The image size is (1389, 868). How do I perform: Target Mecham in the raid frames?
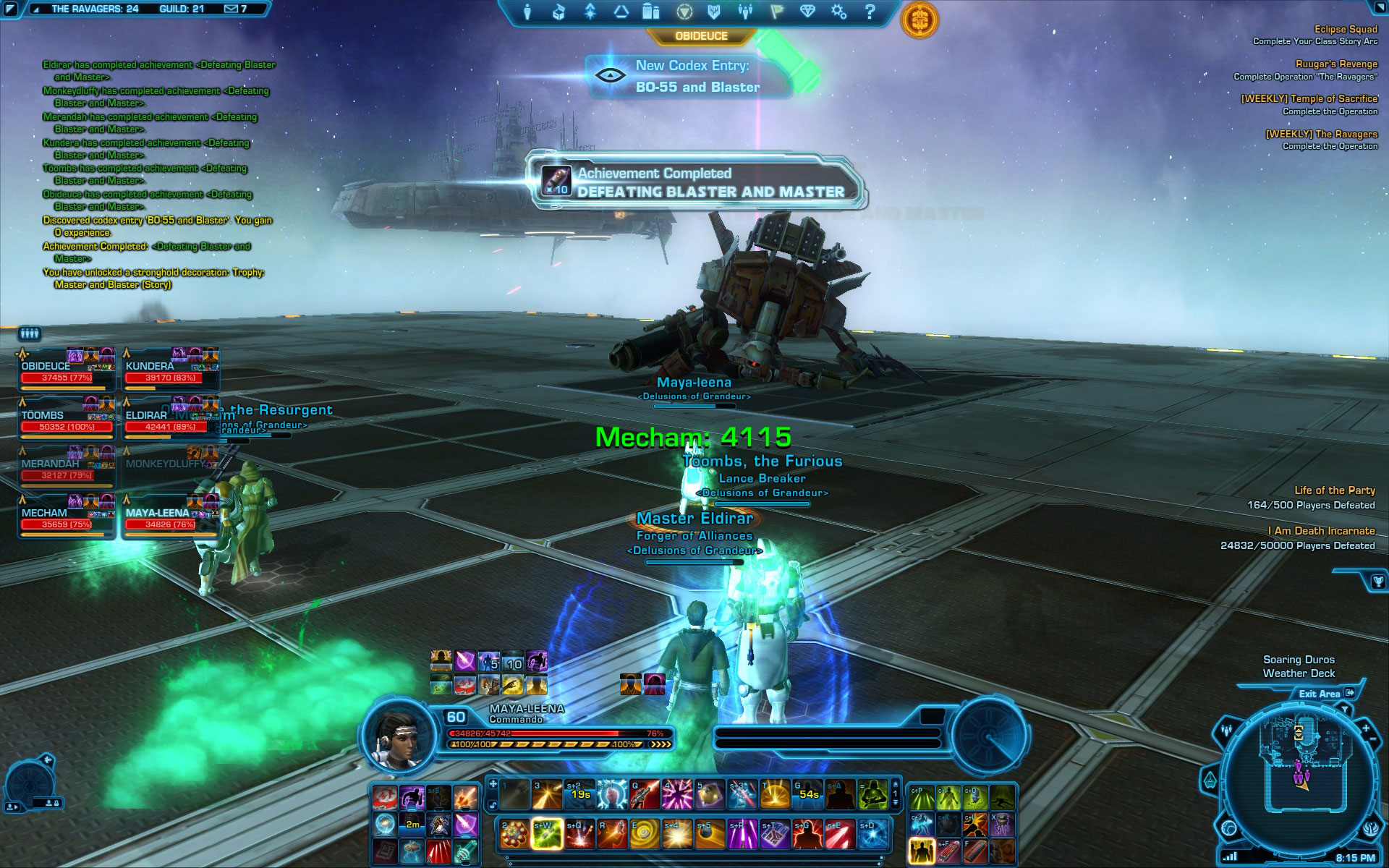tap(67, 519)
